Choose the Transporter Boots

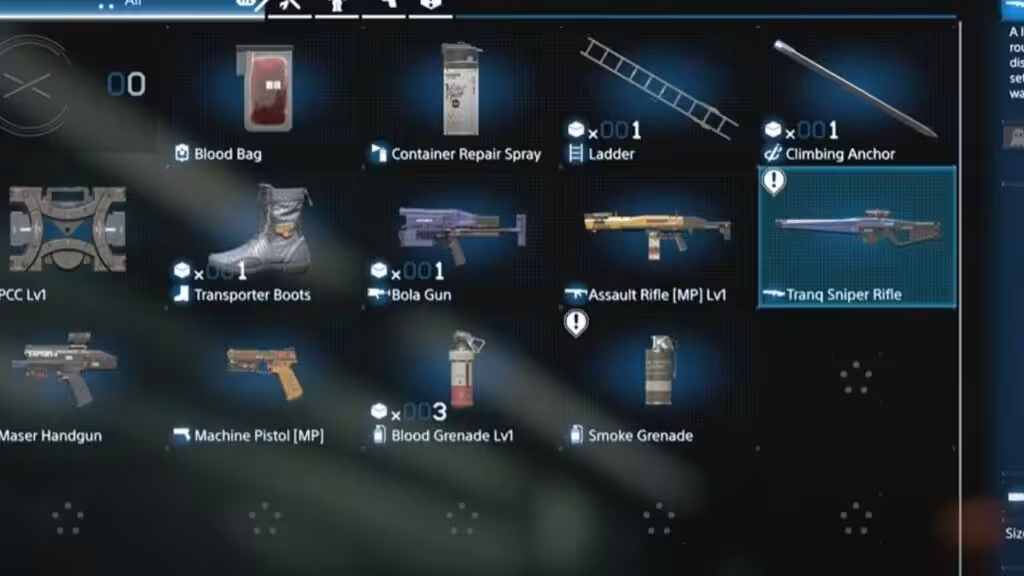point(264,238)
